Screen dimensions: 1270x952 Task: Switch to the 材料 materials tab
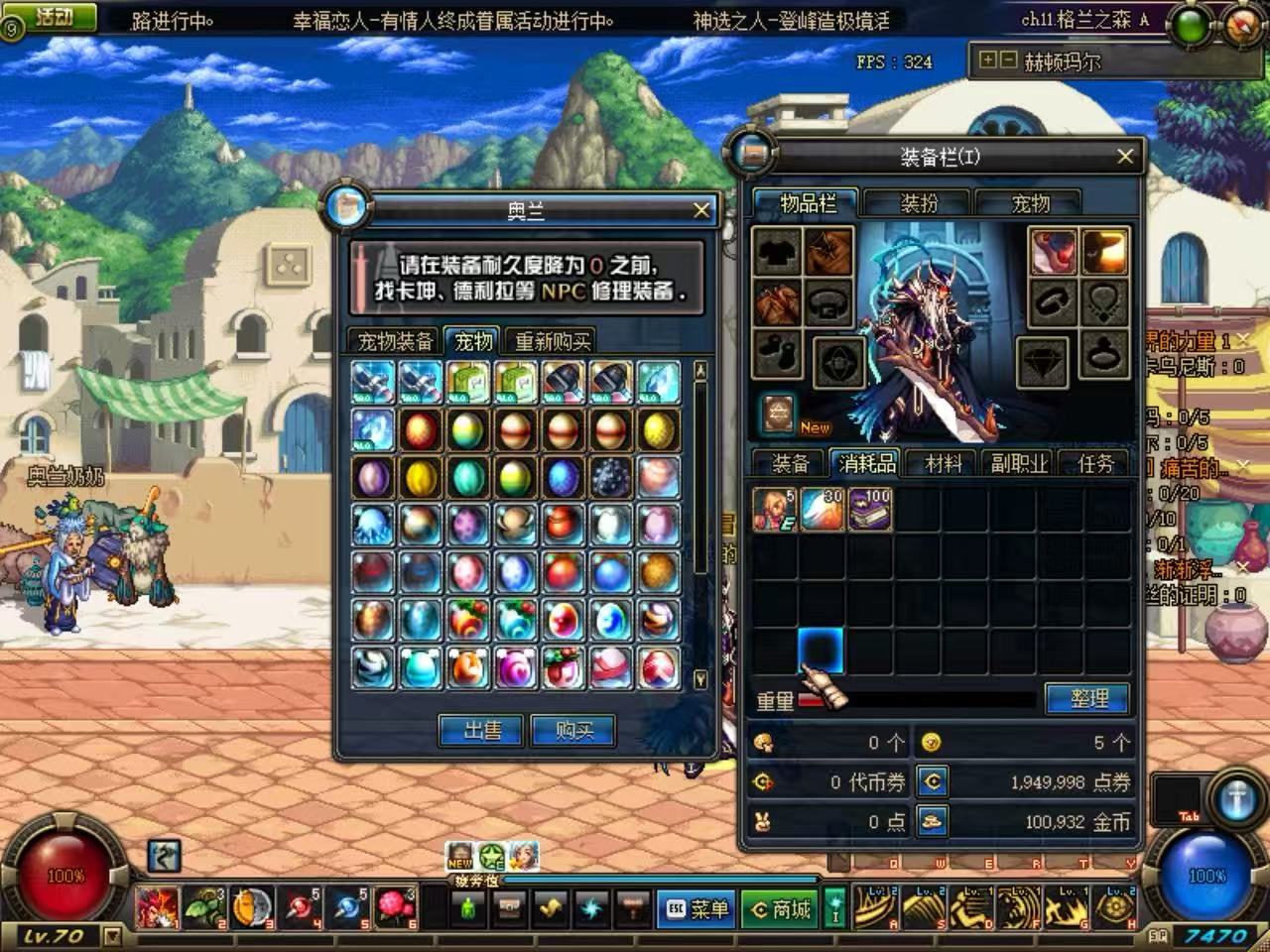(943, 463)
